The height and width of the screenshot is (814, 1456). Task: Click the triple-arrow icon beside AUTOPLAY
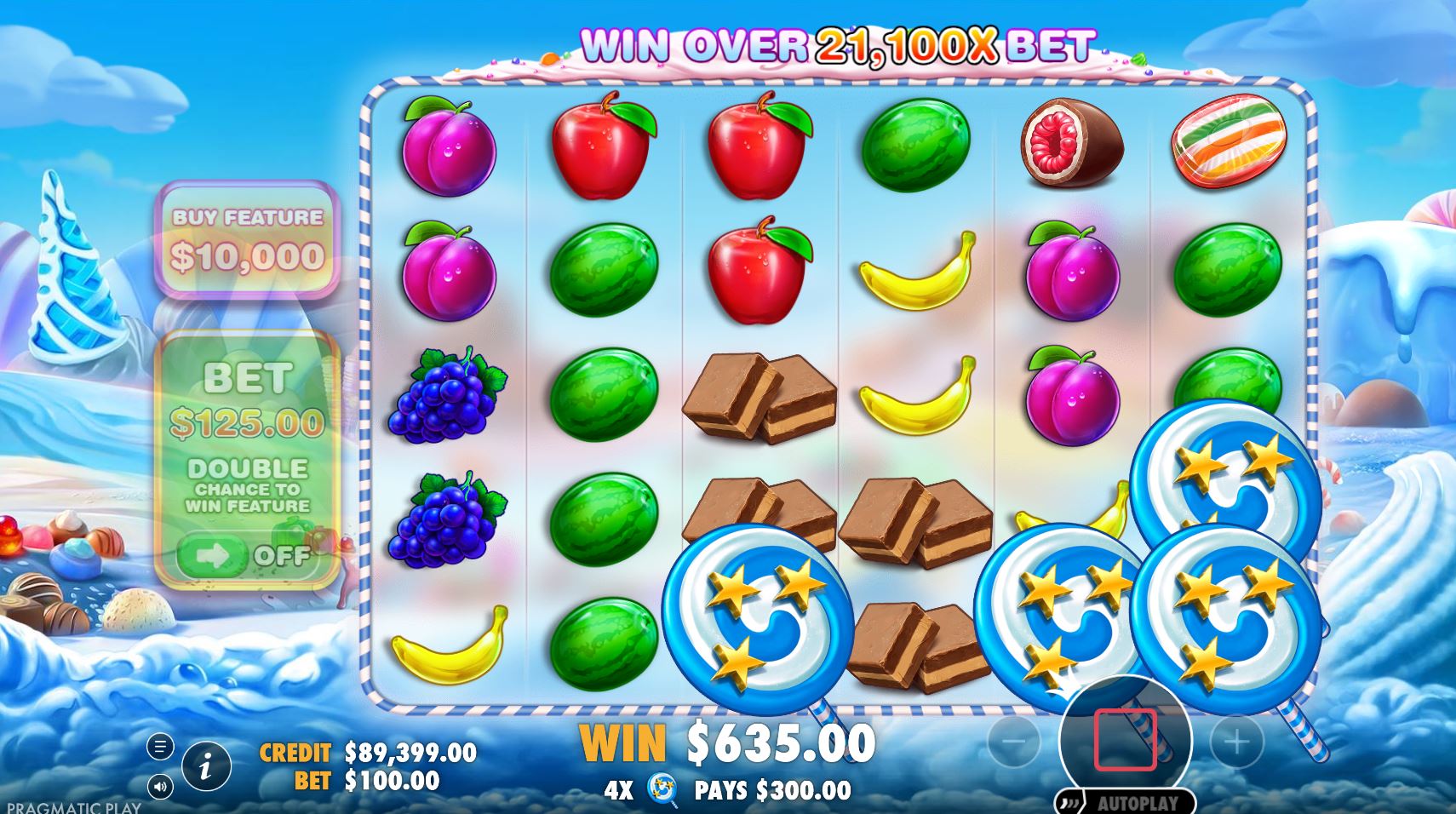point(1071,800)
